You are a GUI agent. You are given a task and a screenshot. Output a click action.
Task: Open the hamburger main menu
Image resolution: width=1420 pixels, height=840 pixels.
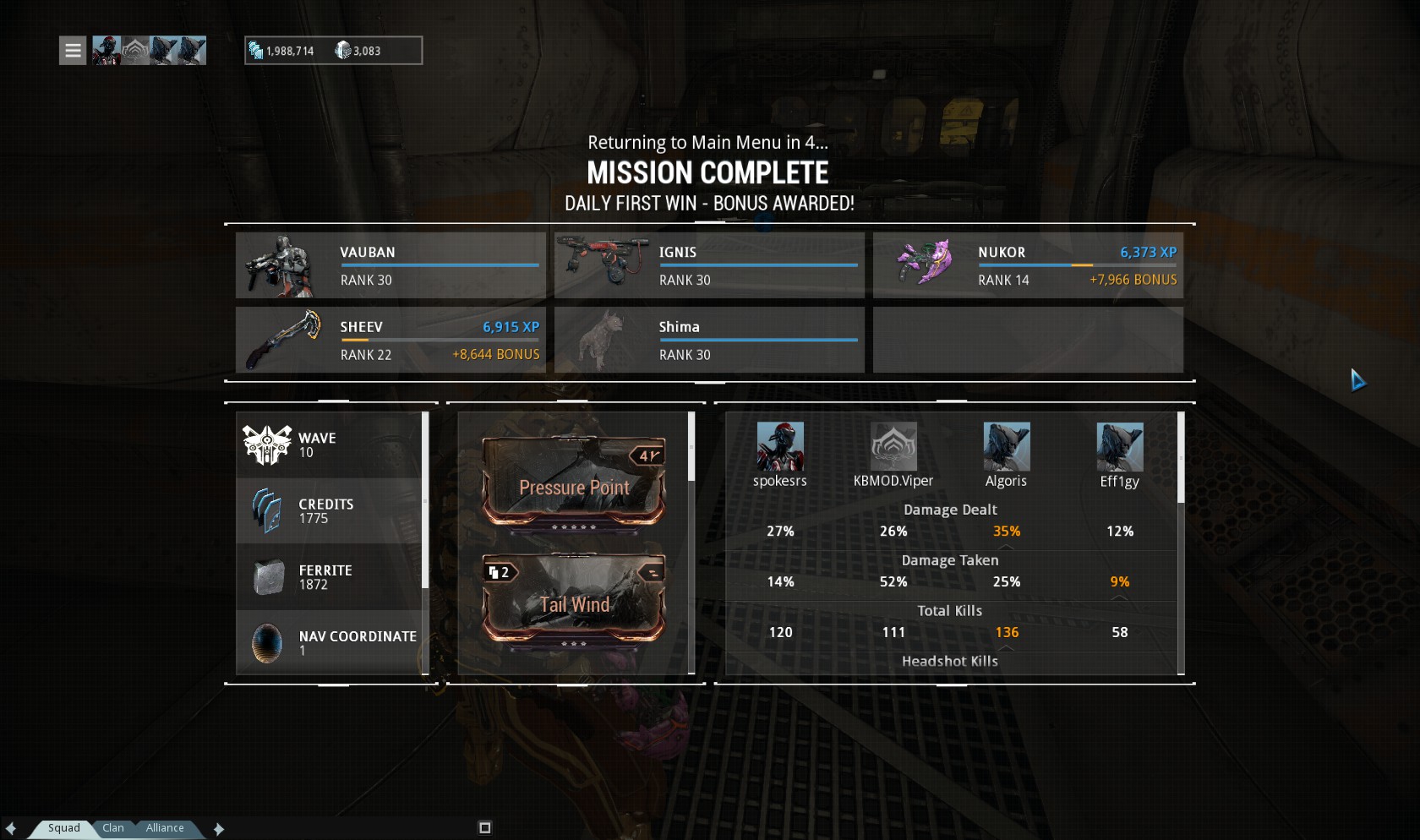(x=73, y=51)
